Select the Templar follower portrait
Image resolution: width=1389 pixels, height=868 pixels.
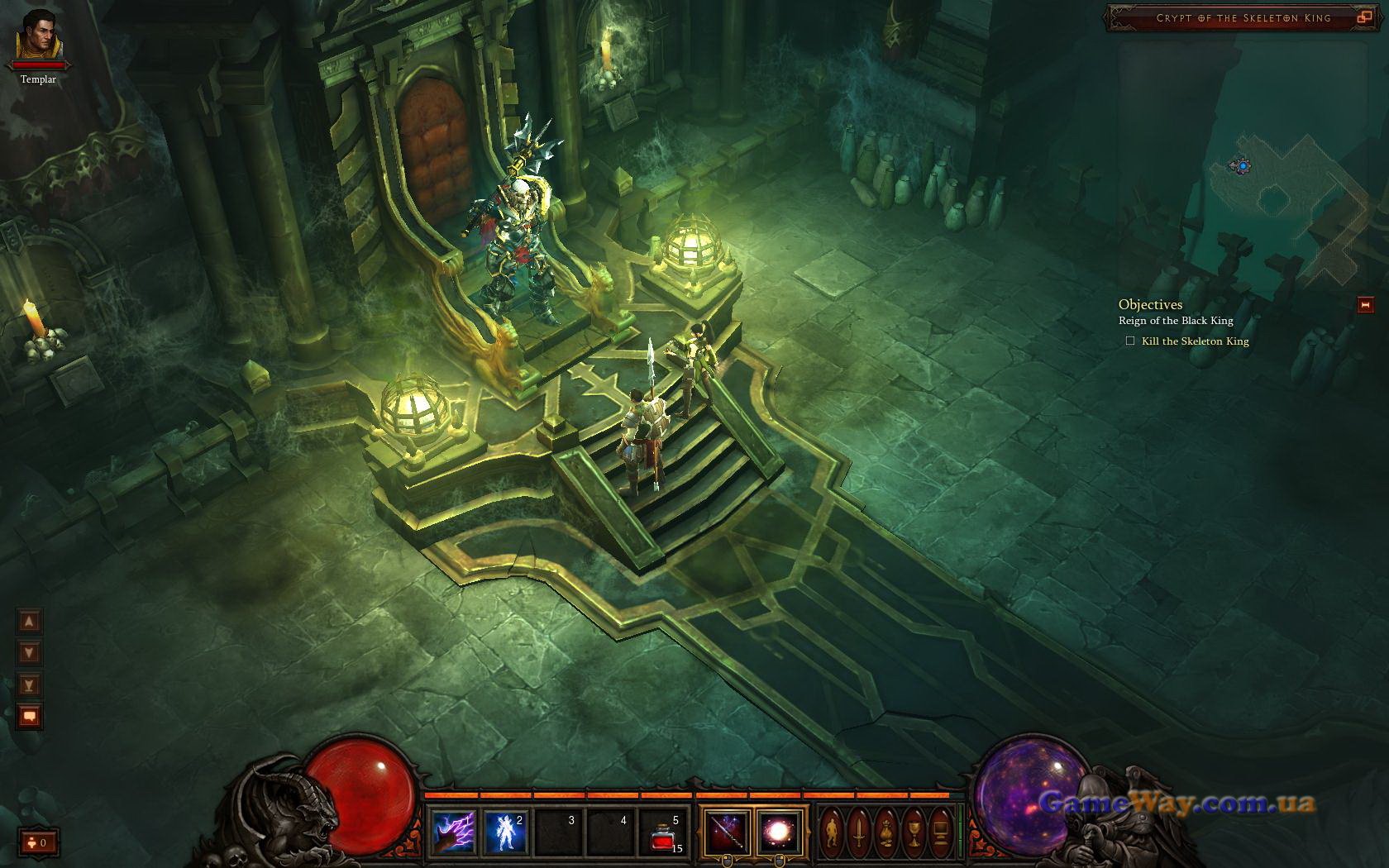[39, 36]
